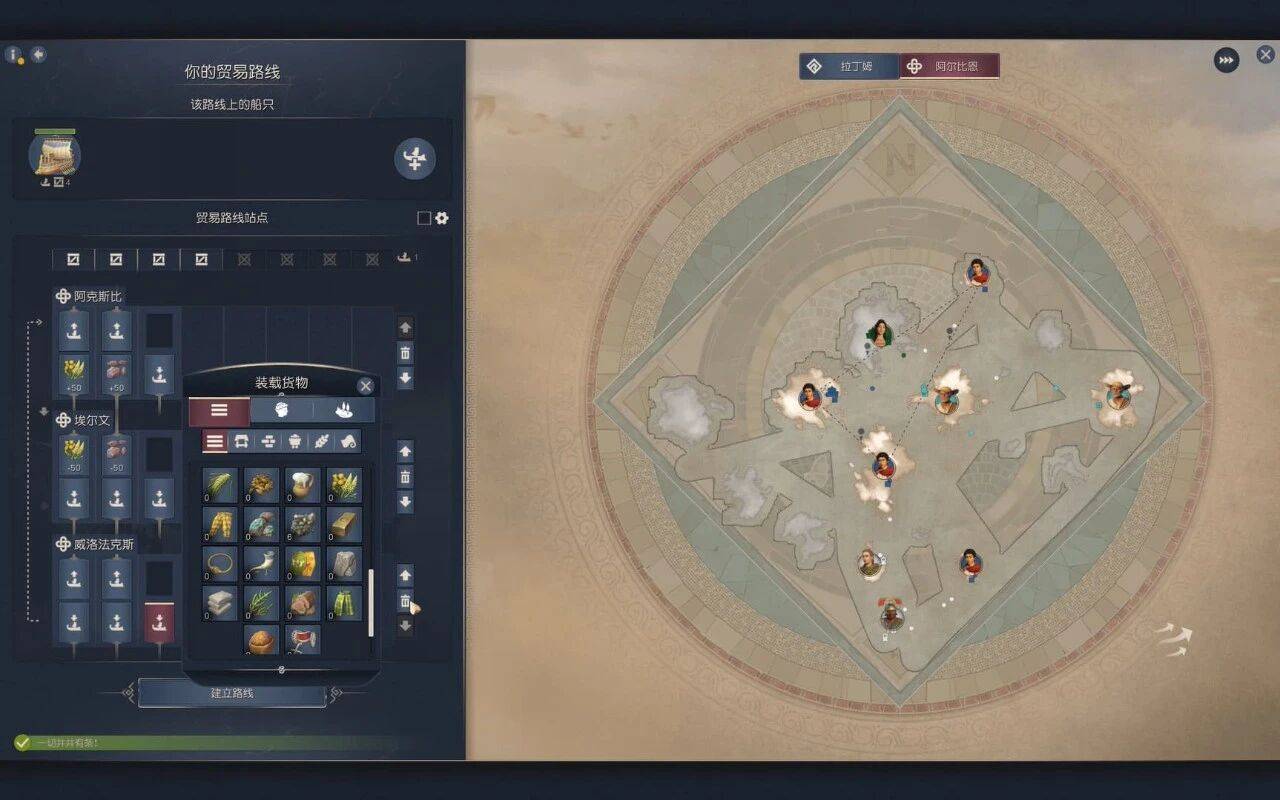Image resolution: width=1280 pixels, height=800 pixels.
Task: Go back using the left arrow button
Action: [x=39, y=54]
